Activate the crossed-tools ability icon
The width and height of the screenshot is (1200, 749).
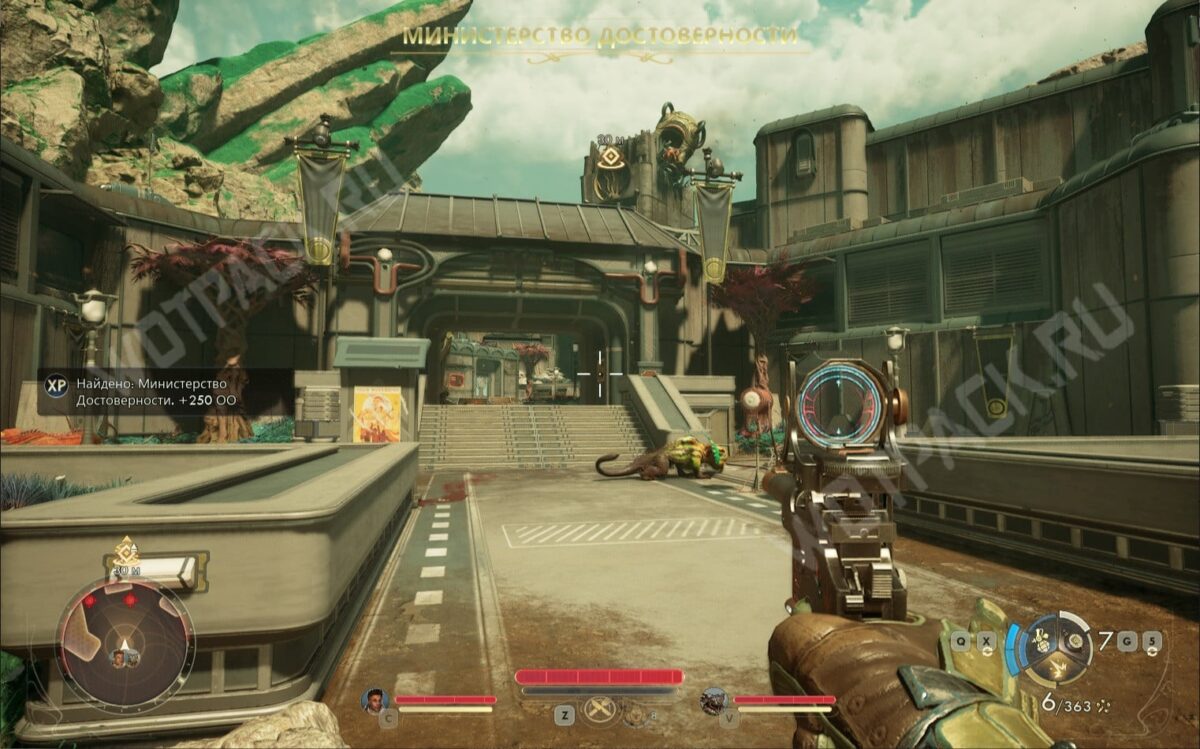pos(597,711)
